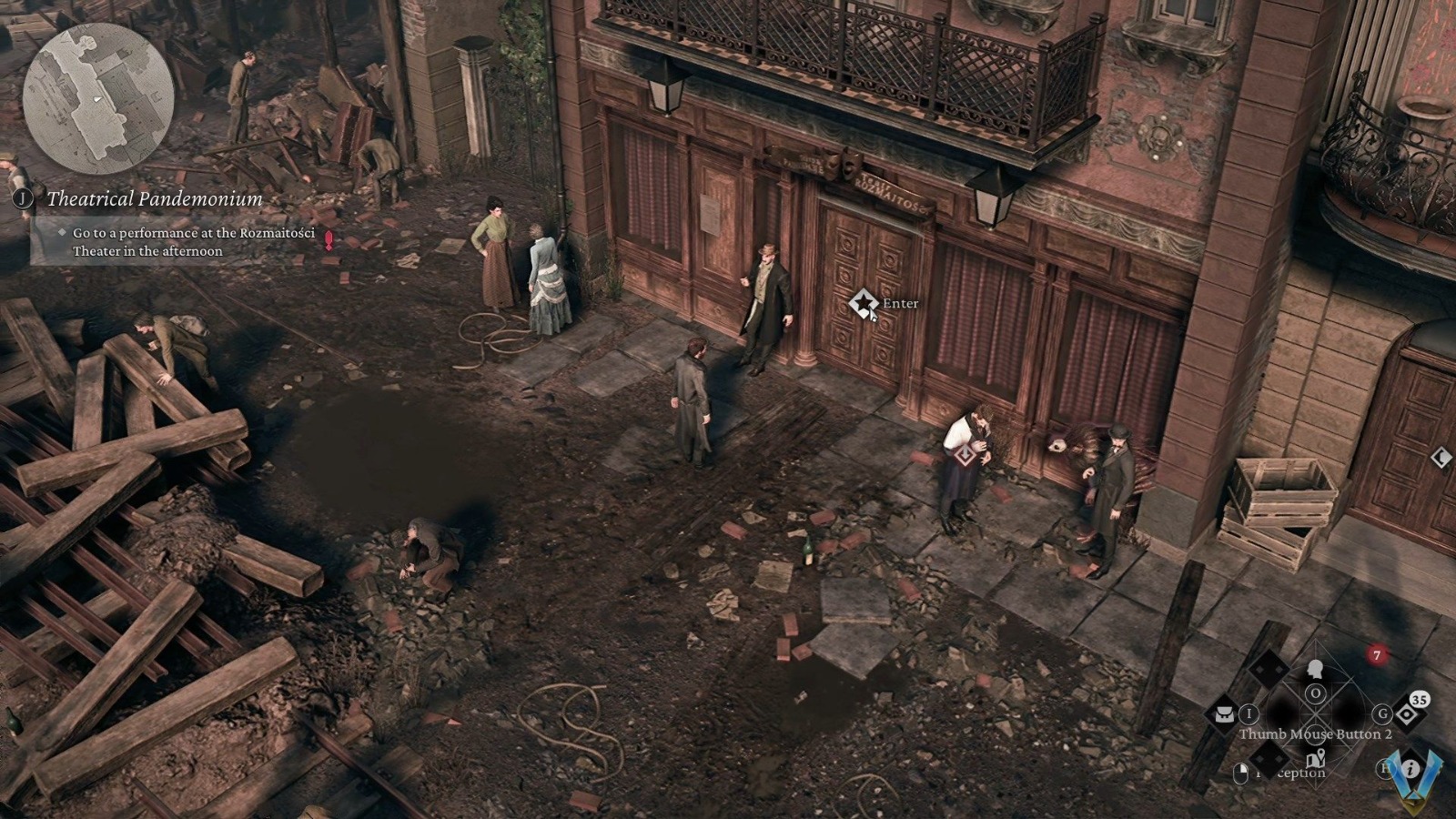
Task: Click the Thumb Mouse Button 2 prompt
Action: click(x=1315, y=734)
